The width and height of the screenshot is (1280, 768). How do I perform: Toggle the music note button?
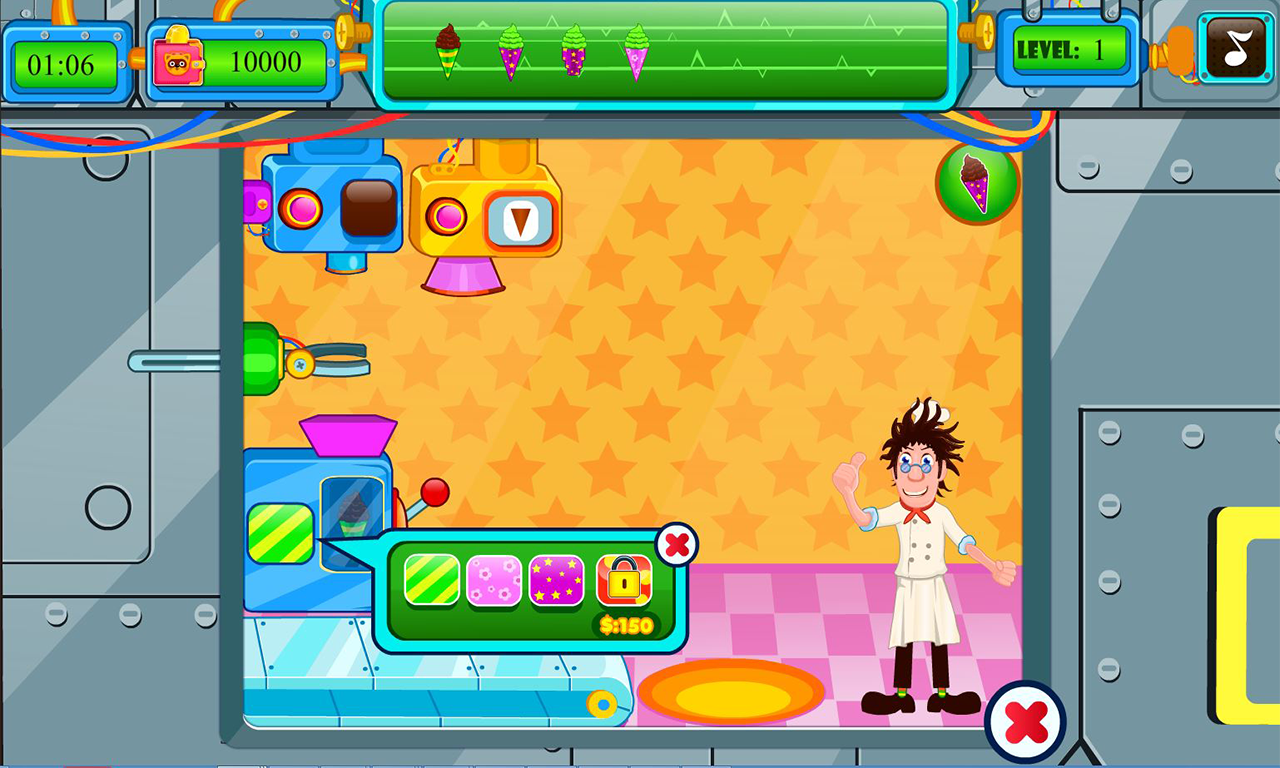click(1236, 48)
